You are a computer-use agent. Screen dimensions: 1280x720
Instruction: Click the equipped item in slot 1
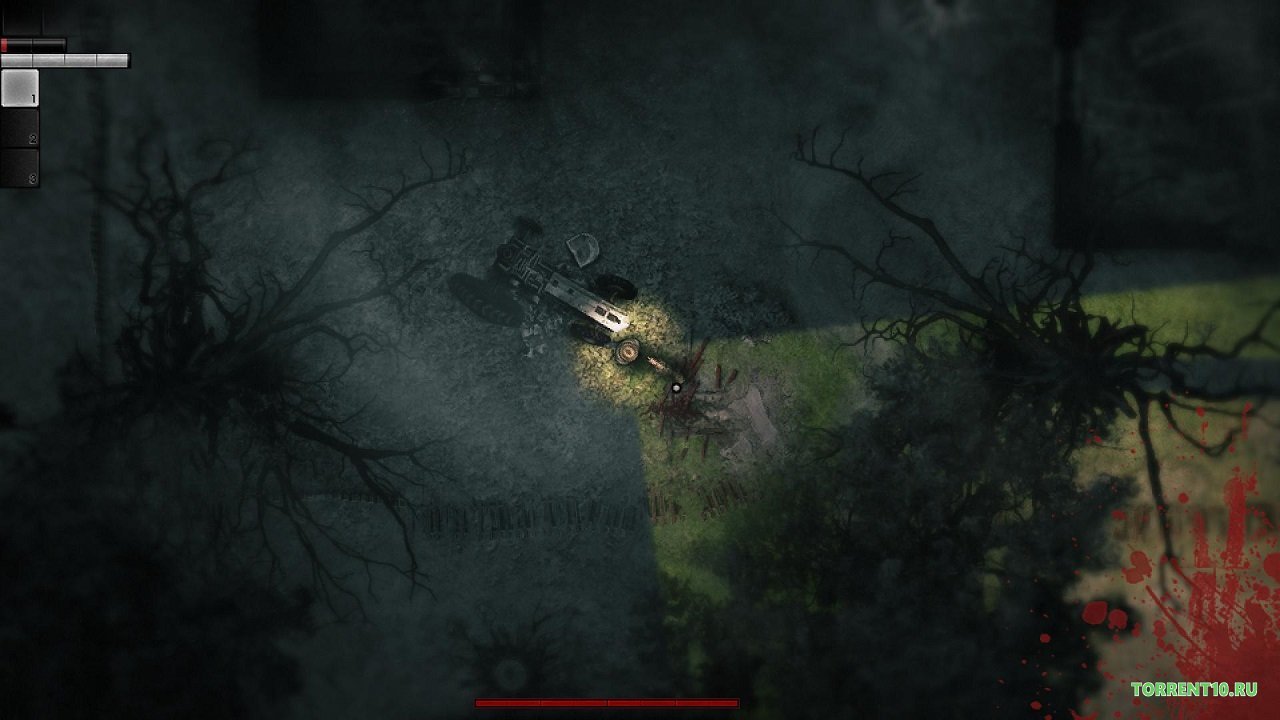tap(20, 88)
